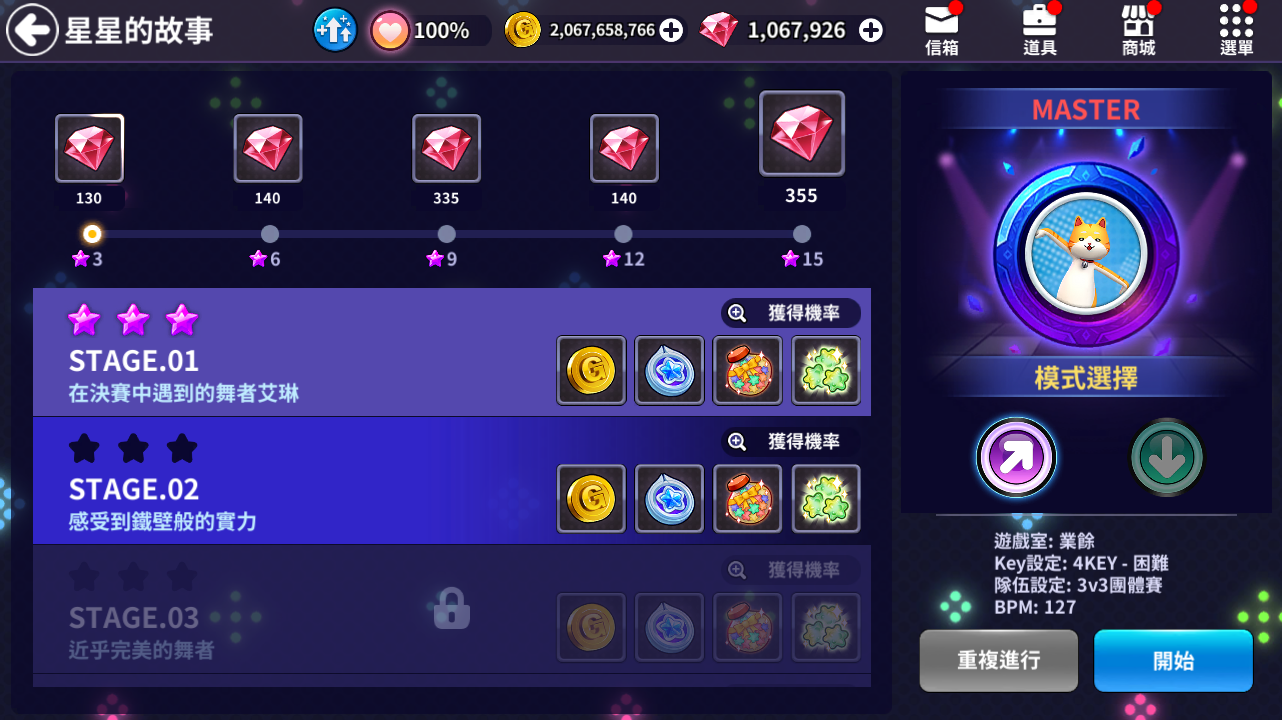Open the 信箱 mailbox

click(x=941, y=30)
